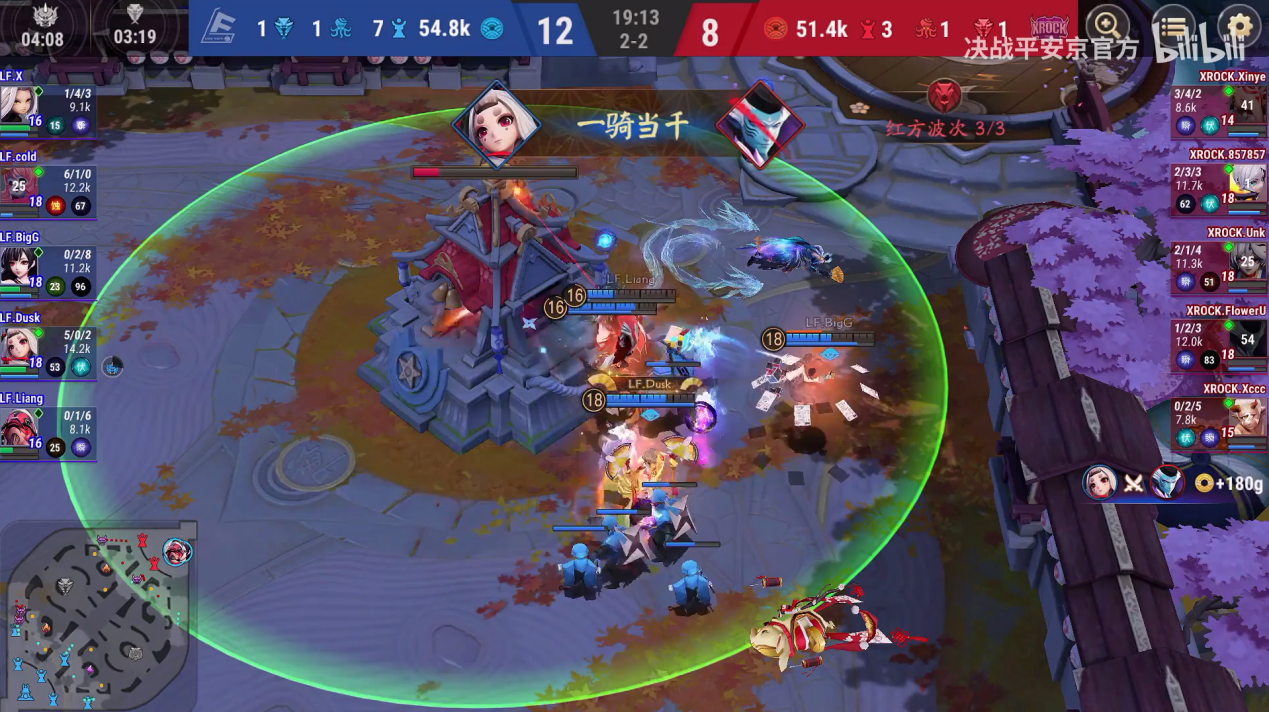
Task: Click the battlefield minimap
Action: click(98, 614)
